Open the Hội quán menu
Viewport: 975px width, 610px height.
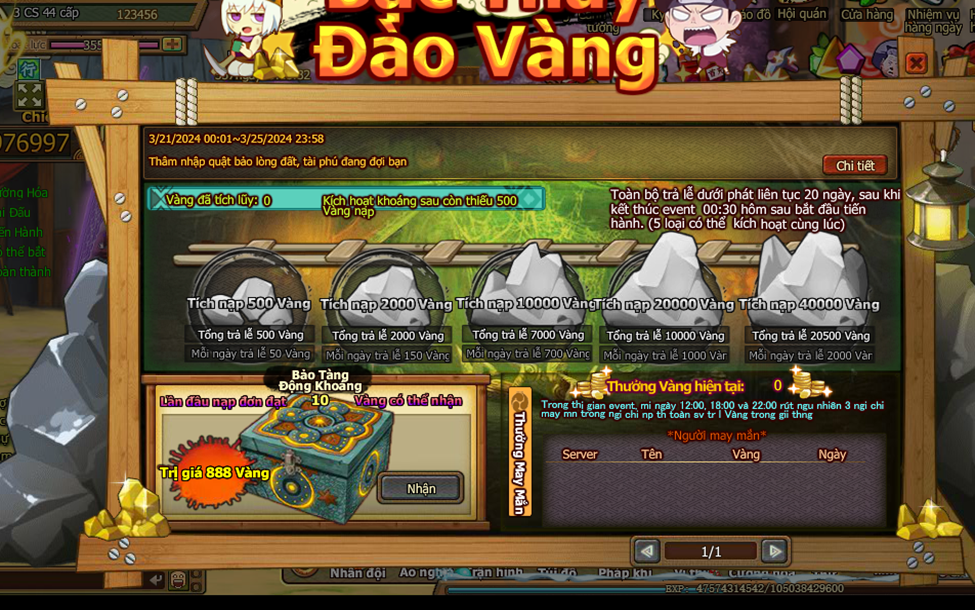pos(802,15)
